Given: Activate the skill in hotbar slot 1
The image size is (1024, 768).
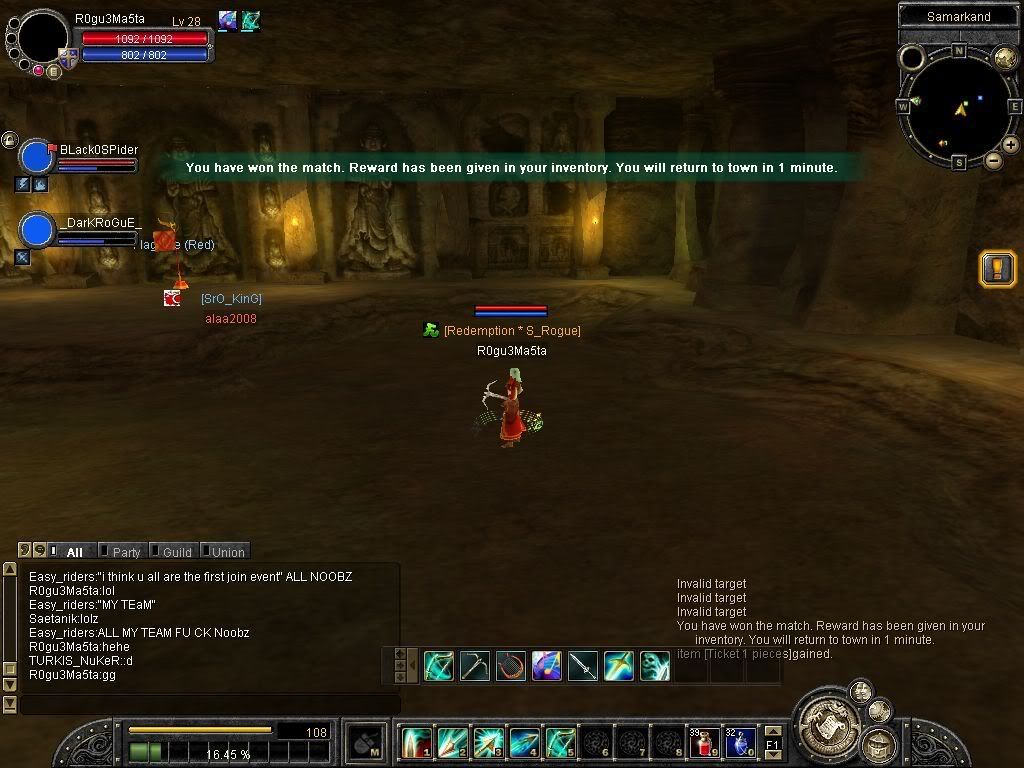Looking at the screenshot, I should pos(416,743).
